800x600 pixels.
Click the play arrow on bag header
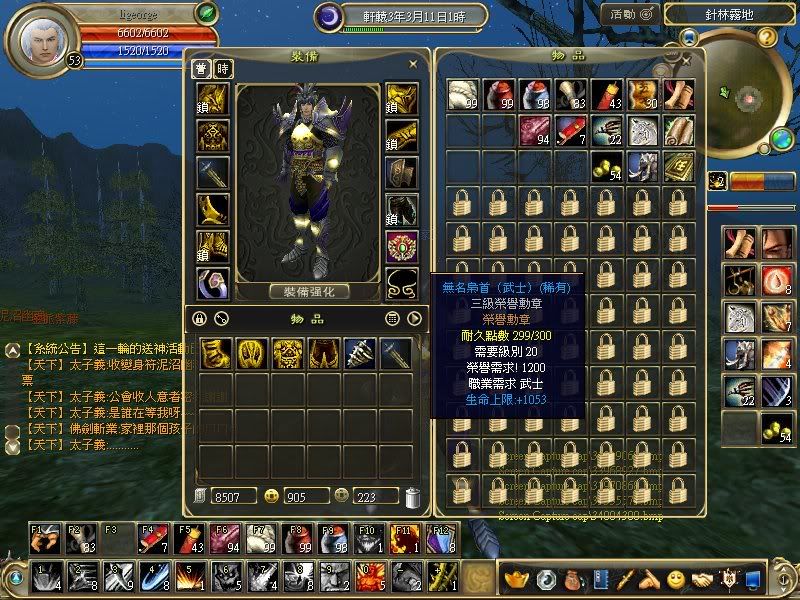click(414, 319)
